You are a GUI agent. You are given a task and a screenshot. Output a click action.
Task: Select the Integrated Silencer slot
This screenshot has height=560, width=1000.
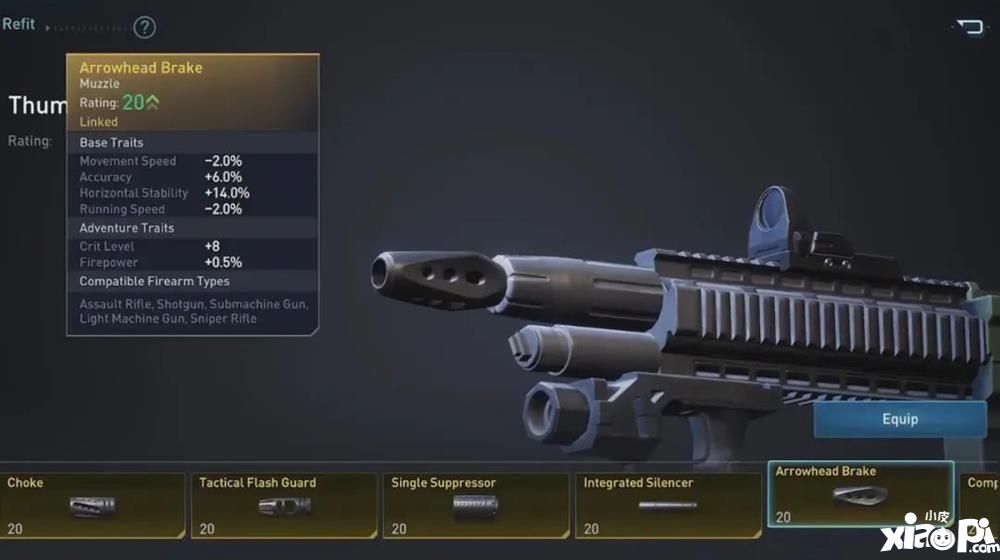(x=668, y=505)
